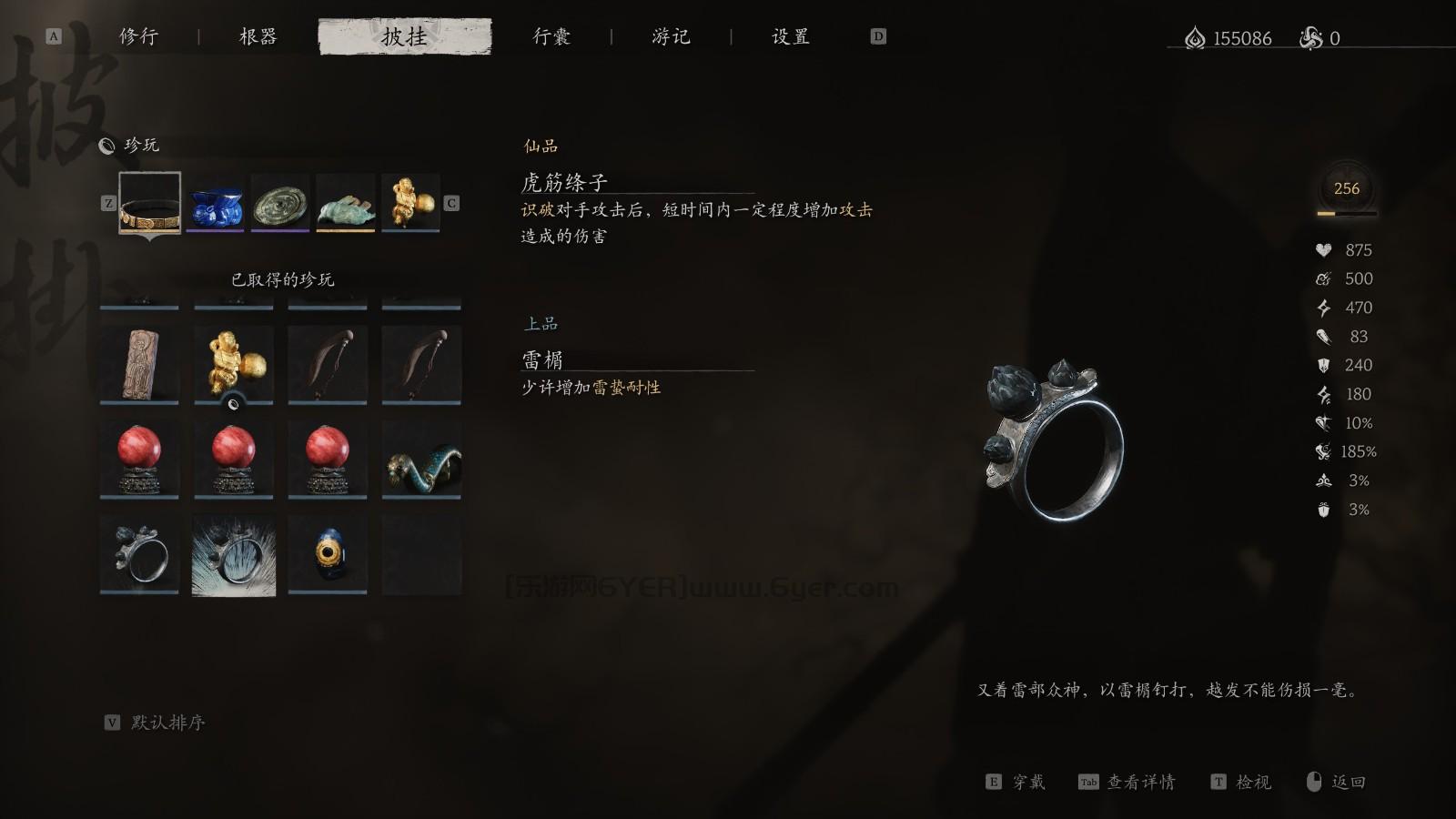Click the 查看详情 details button
The image size is (1456, 819).
point(1137,781)
